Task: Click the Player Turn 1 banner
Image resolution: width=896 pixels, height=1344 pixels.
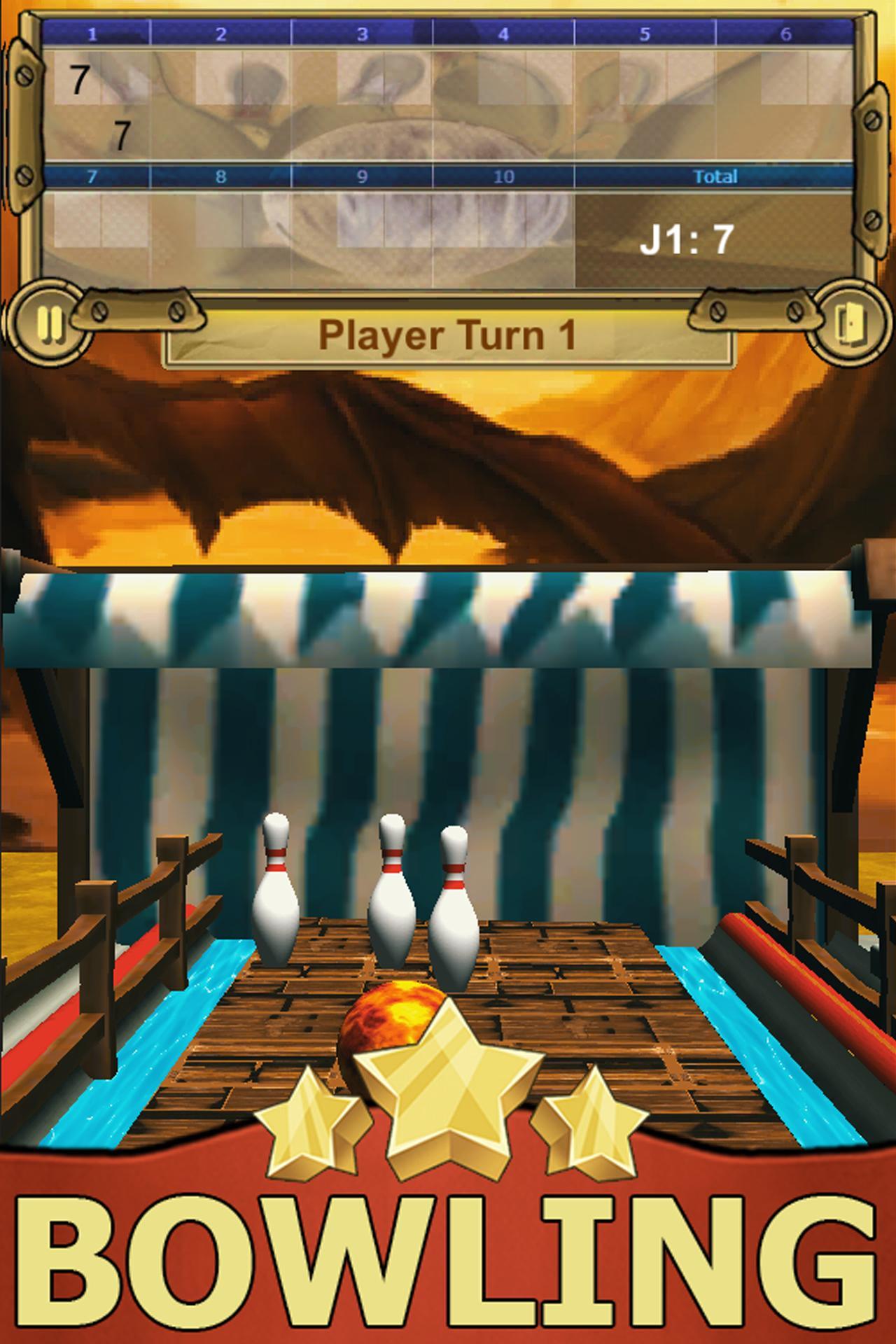Action: [x=448, y=336]
